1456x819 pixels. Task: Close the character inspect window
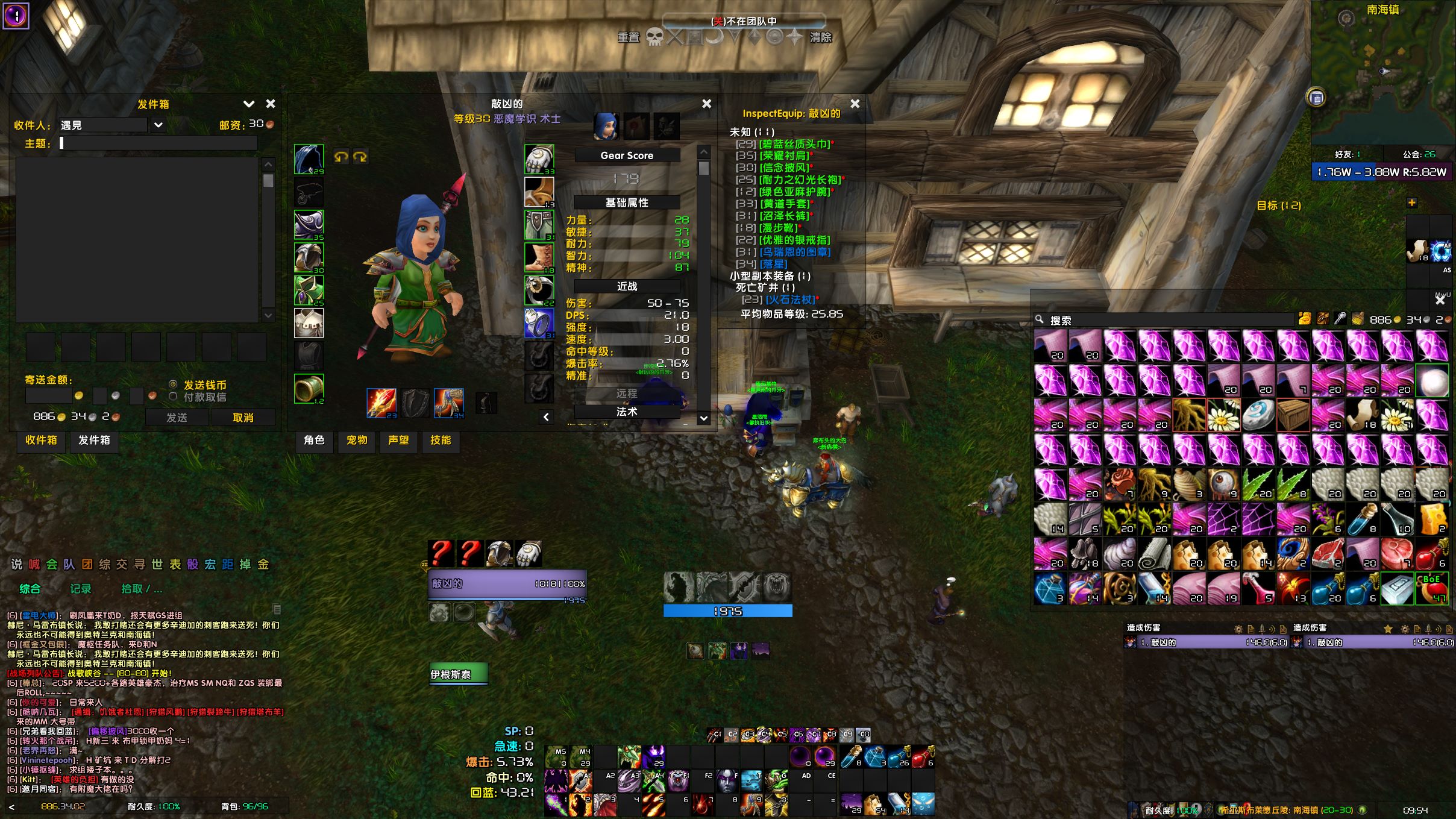[707, 104]
